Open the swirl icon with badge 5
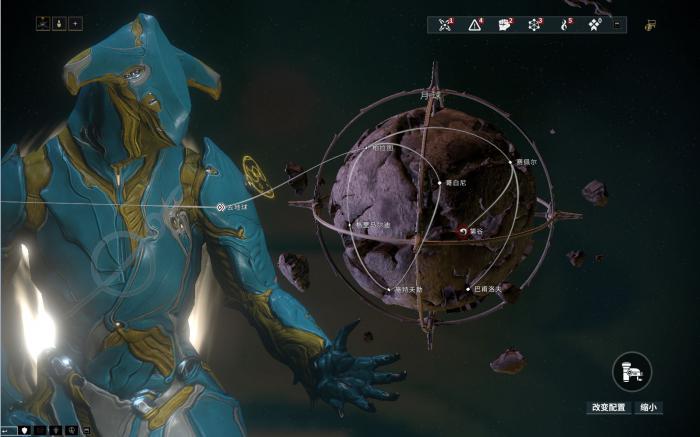 pos(565,24)
